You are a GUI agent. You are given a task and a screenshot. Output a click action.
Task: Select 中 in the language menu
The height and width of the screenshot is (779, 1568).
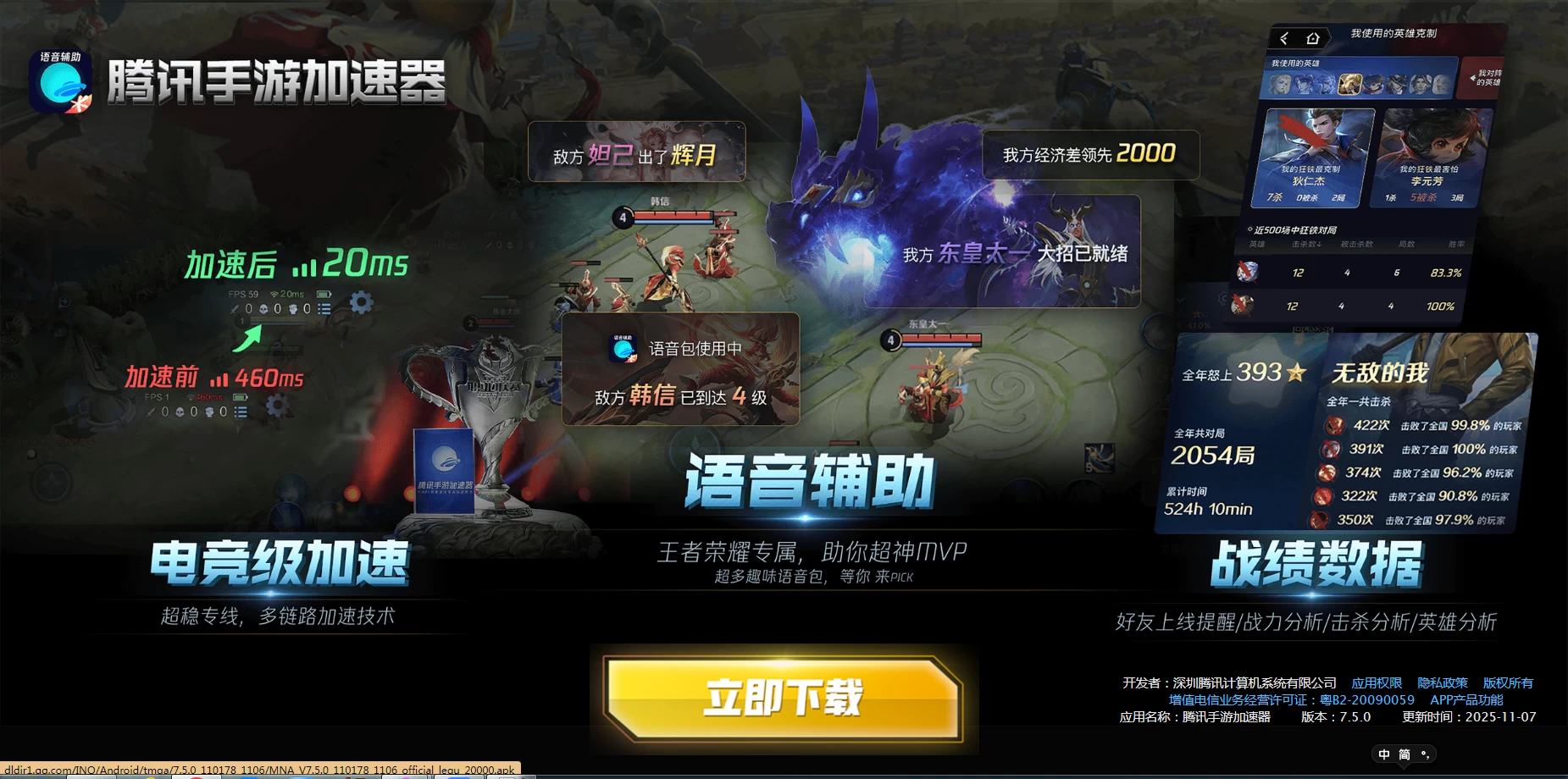(x=1384, y=754)
